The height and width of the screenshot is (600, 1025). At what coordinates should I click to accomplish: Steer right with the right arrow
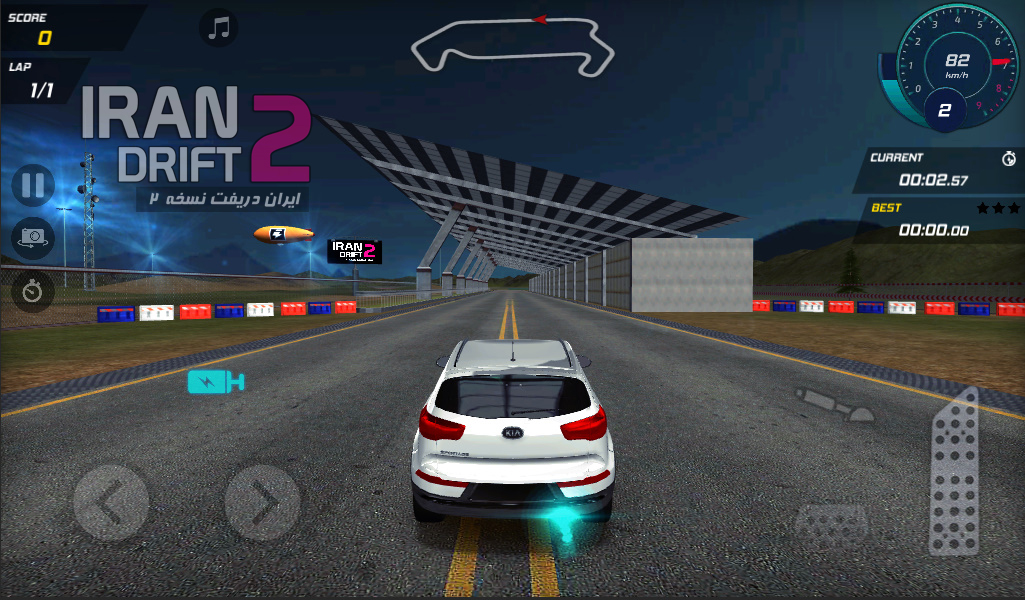pos(262,503)
